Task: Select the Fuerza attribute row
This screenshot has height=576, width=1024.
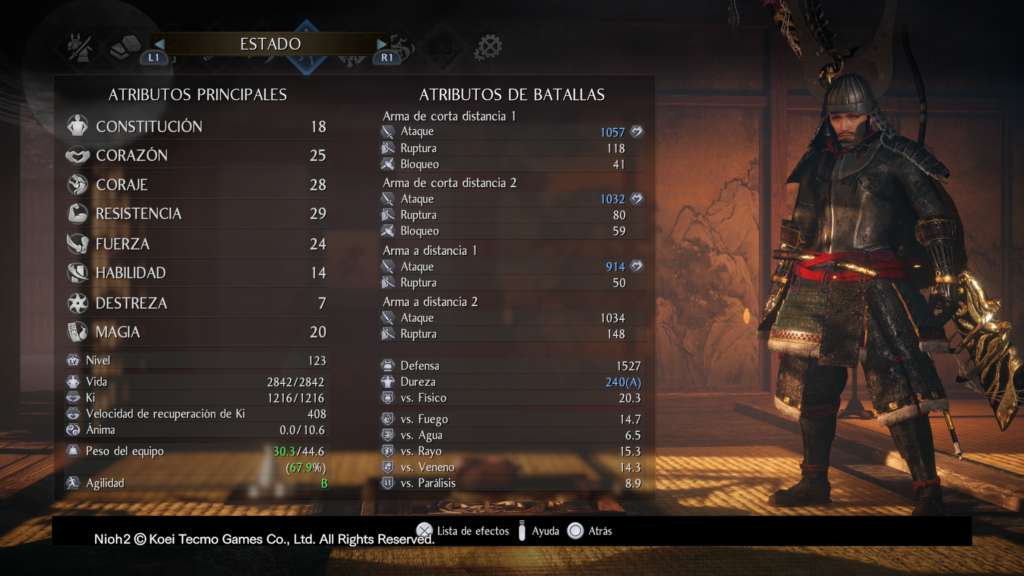Action: [x=197, y=244]
